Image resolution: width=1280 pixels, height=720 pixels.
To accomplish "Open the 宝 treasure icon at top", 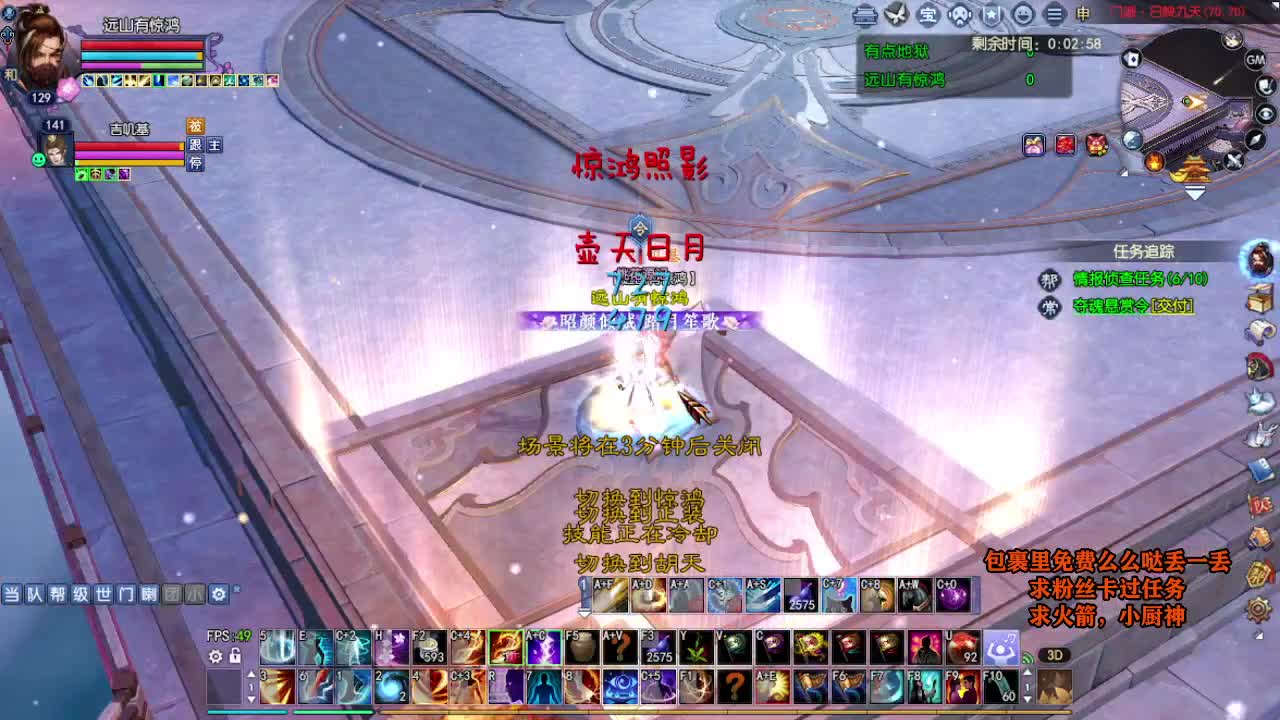I will [928, 14].
